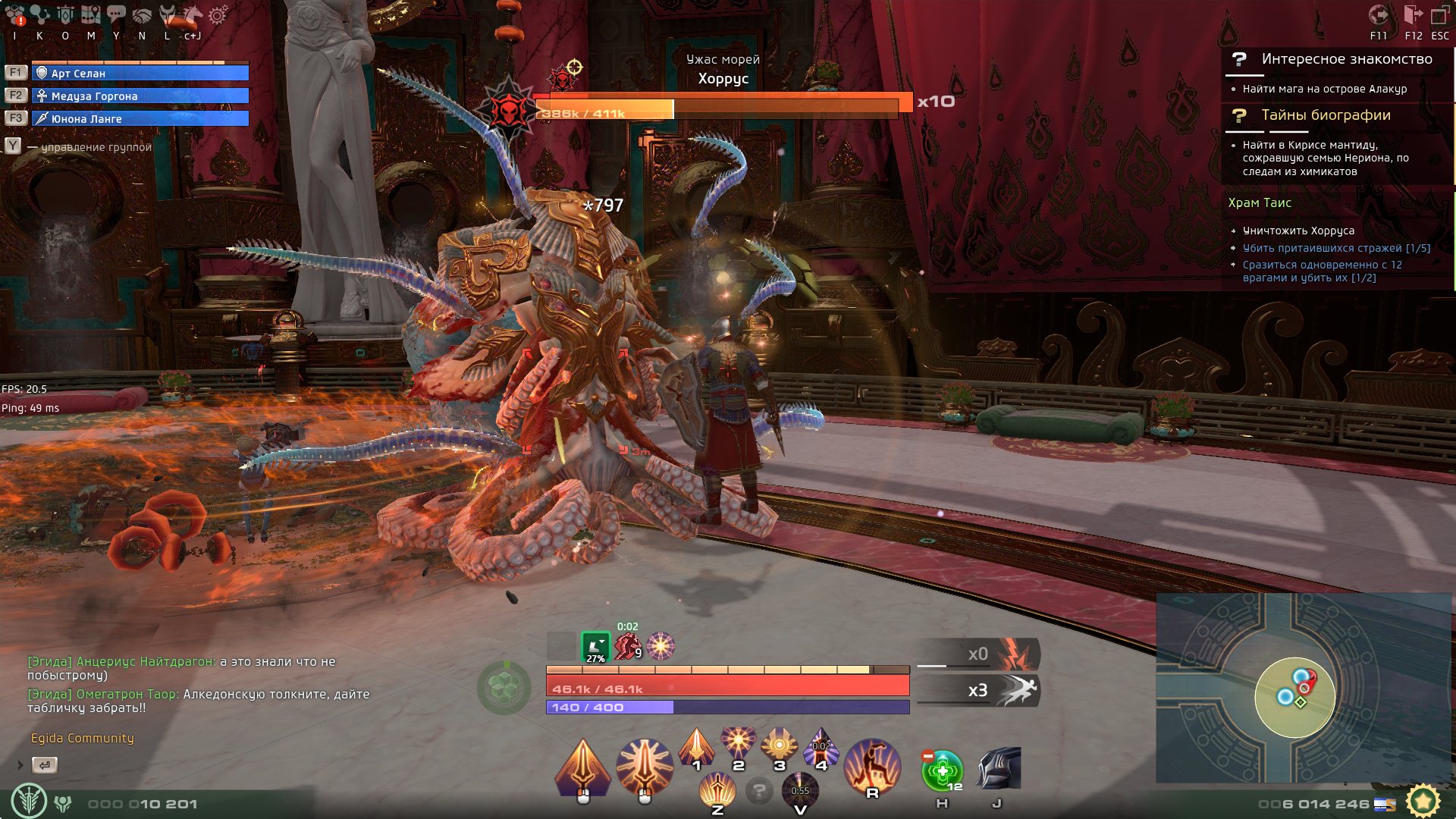
Task: Select party member Юнона Ланге
Action: tap(140, 118)
